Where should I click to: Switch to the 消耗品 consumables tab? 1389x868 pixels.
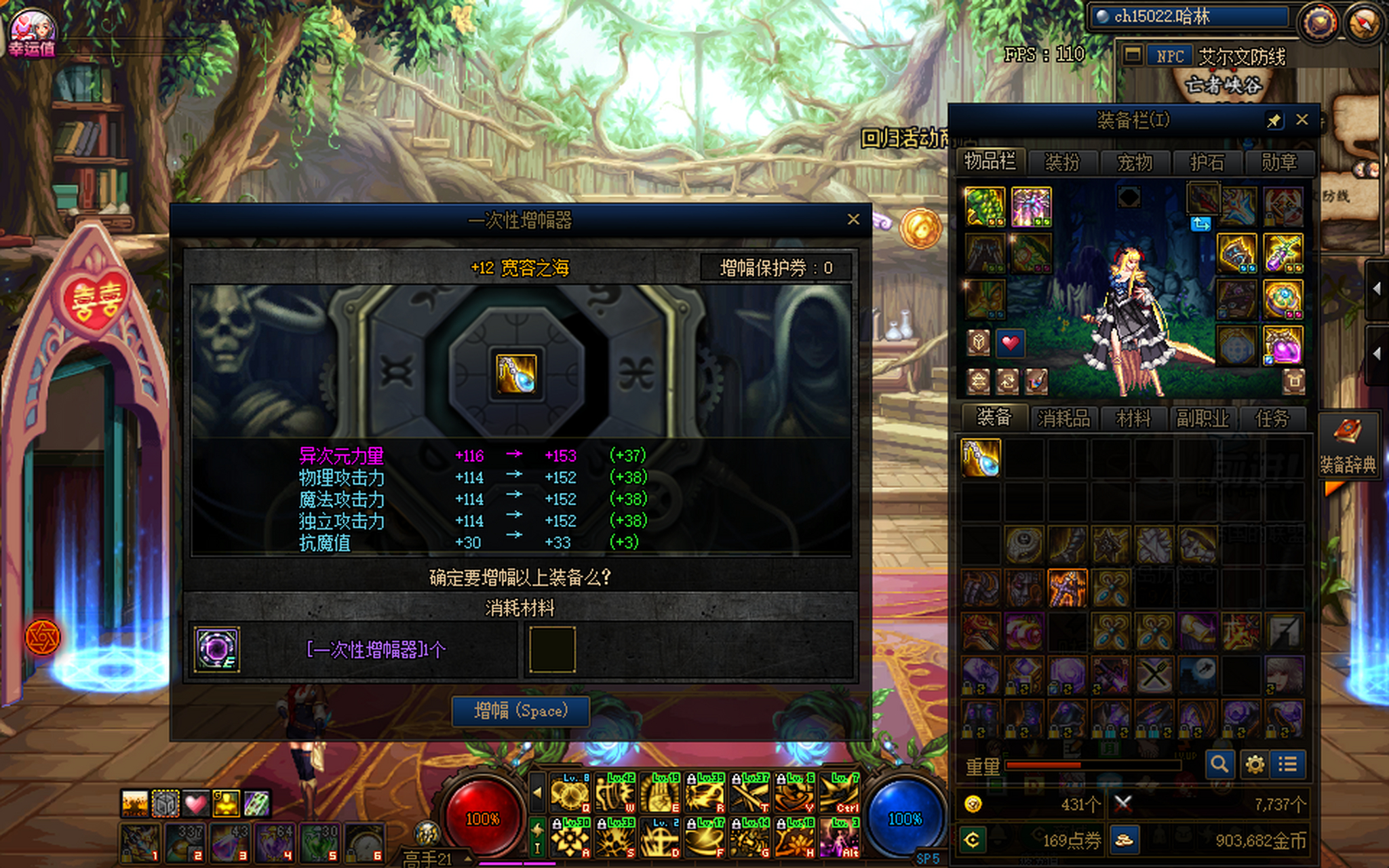[1063, 418]
